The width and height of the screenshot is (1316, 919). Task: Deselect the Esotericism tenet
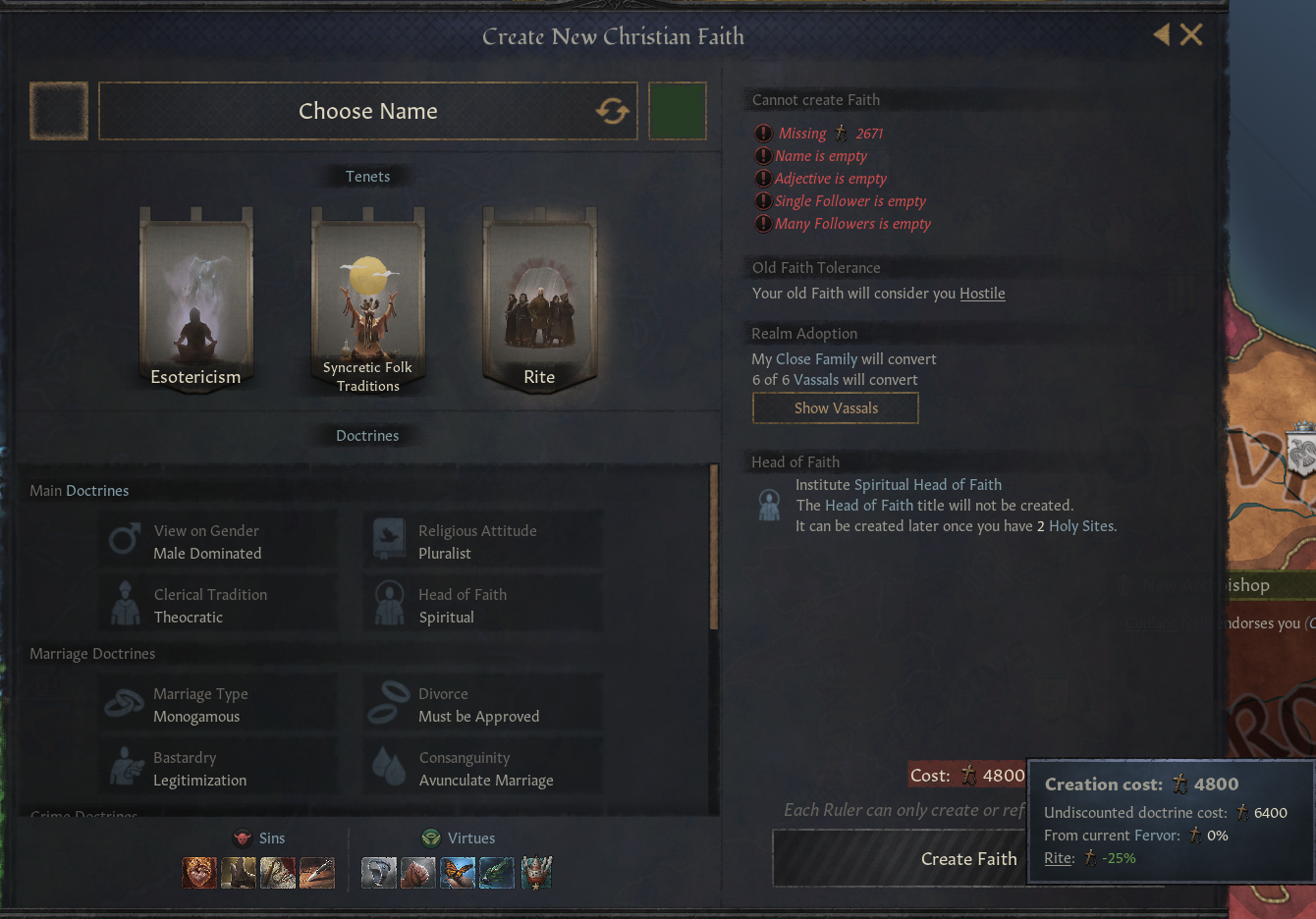[195, 295]
